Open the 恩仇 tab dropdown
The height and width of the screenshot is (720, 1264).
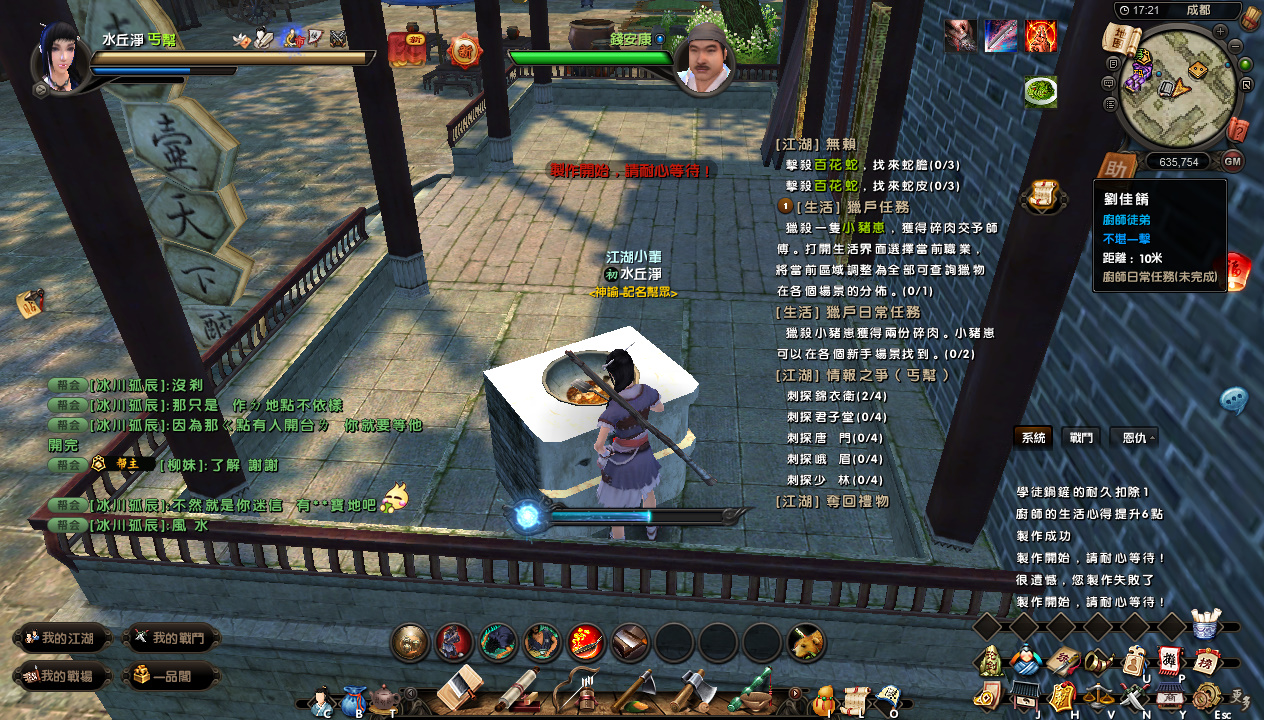(x=1135, y=438)
